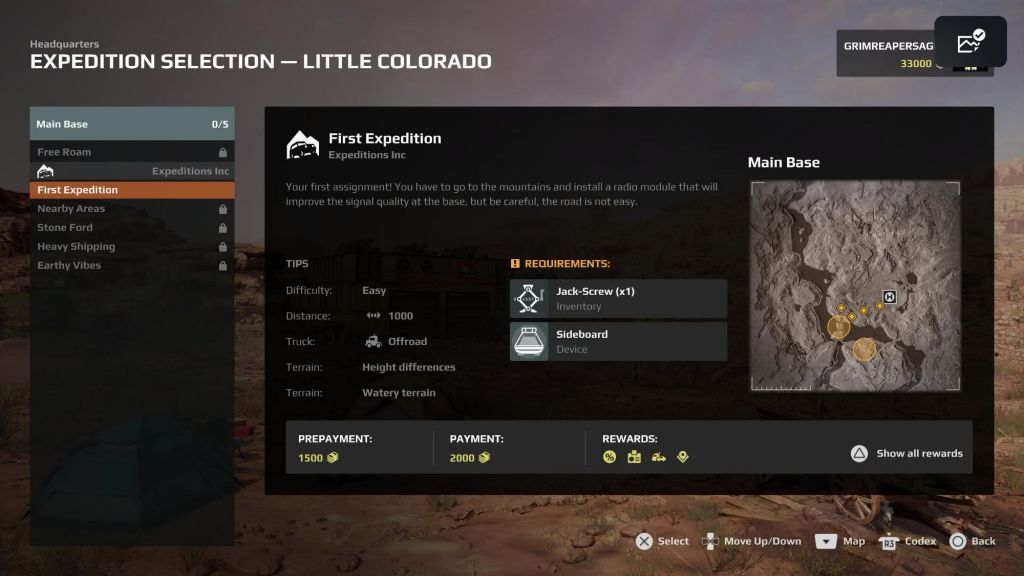
Task: Inspect the Jack-Screw requirement
Action: 618,298
